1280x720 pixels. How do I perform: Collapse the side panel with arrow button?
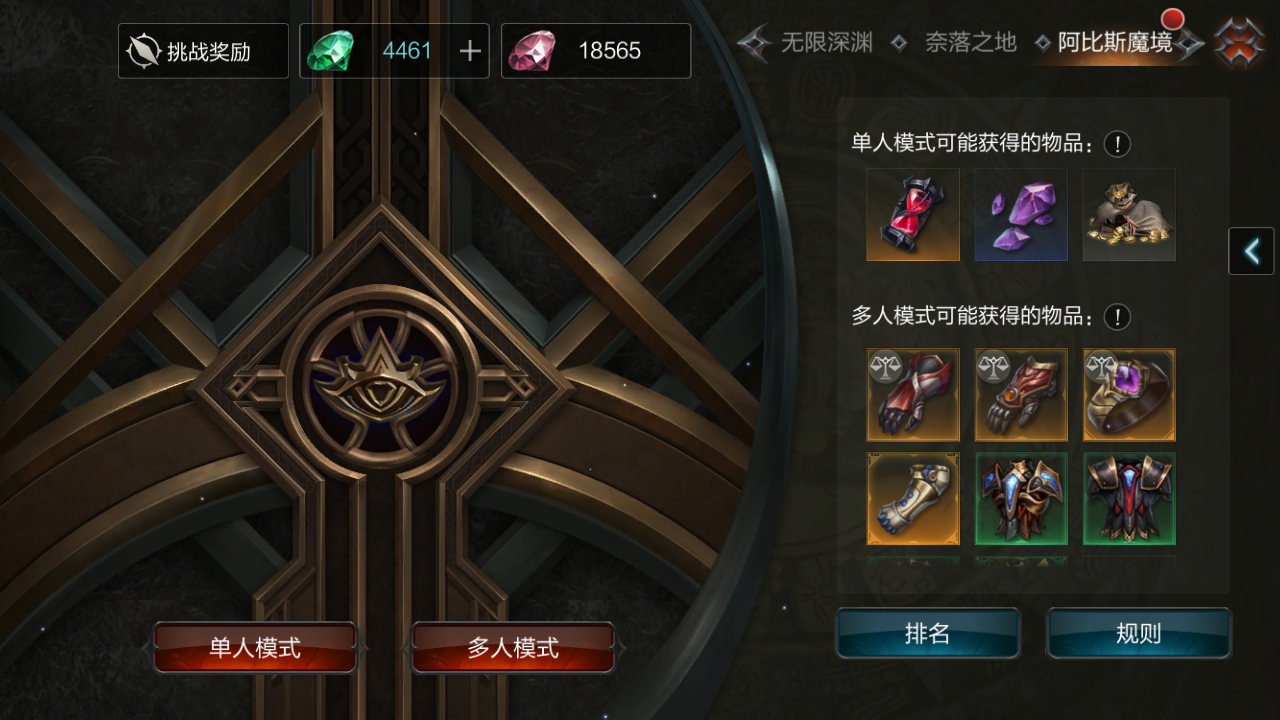pyautogui.click(x=1251, y=251)
